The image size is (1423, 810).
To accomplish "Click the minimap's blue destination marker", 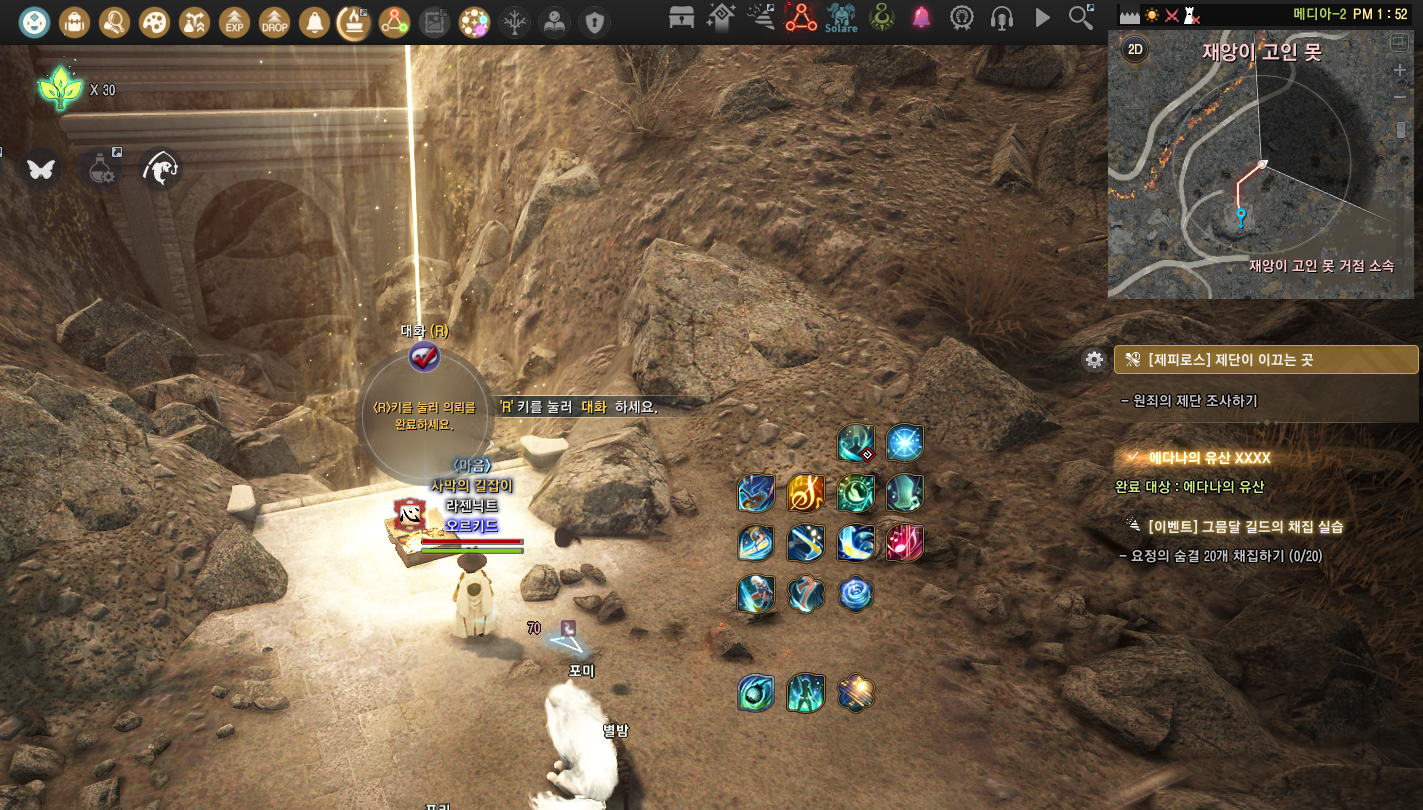I will [1240, 215].
